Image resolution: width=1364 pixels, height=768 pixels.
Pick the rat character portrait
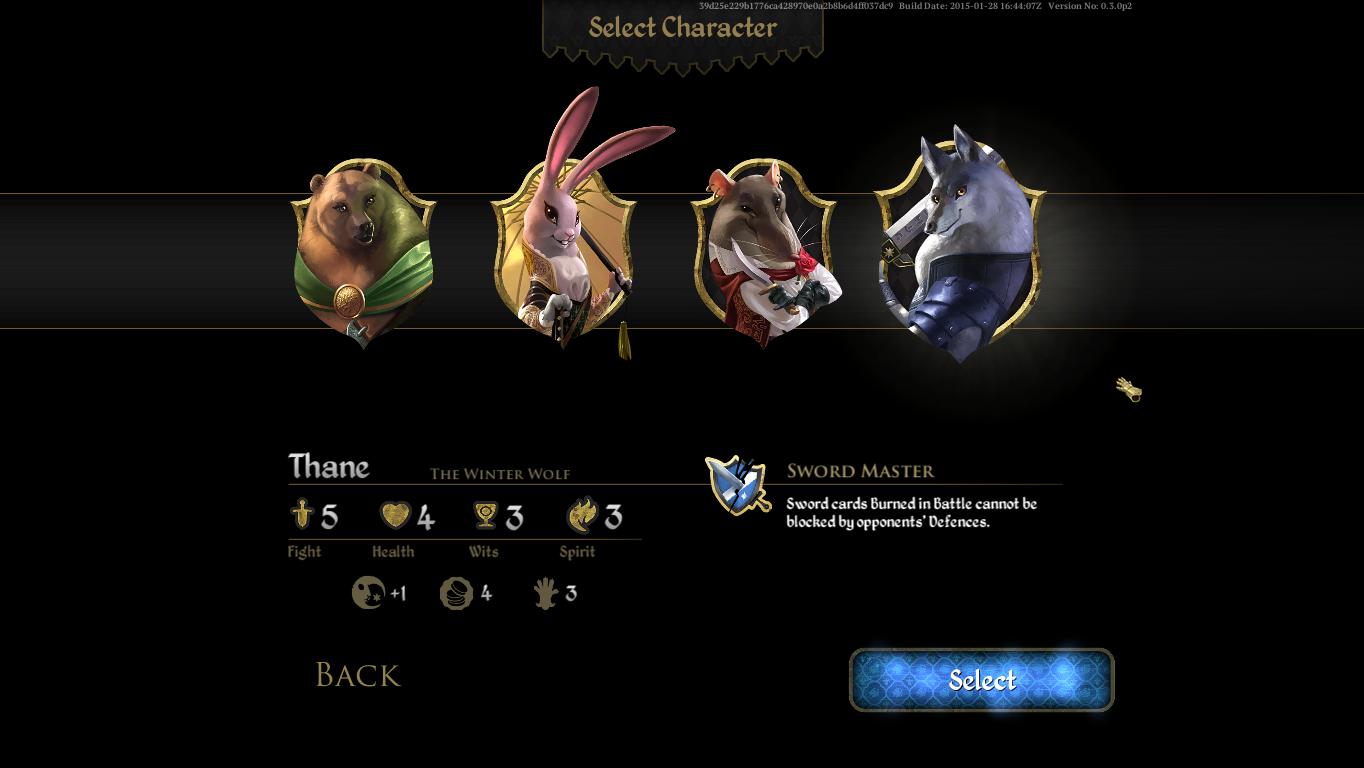coord(764,252)
